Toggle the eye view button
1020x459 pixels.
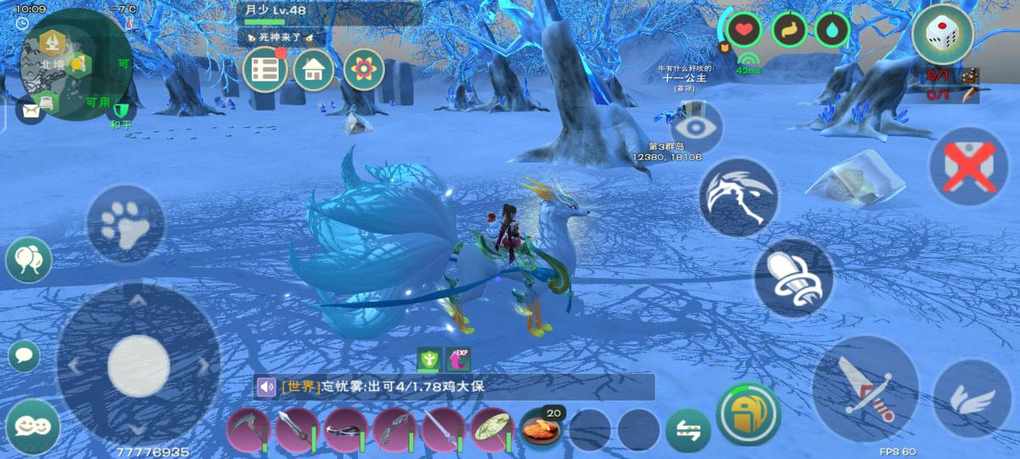696,127
